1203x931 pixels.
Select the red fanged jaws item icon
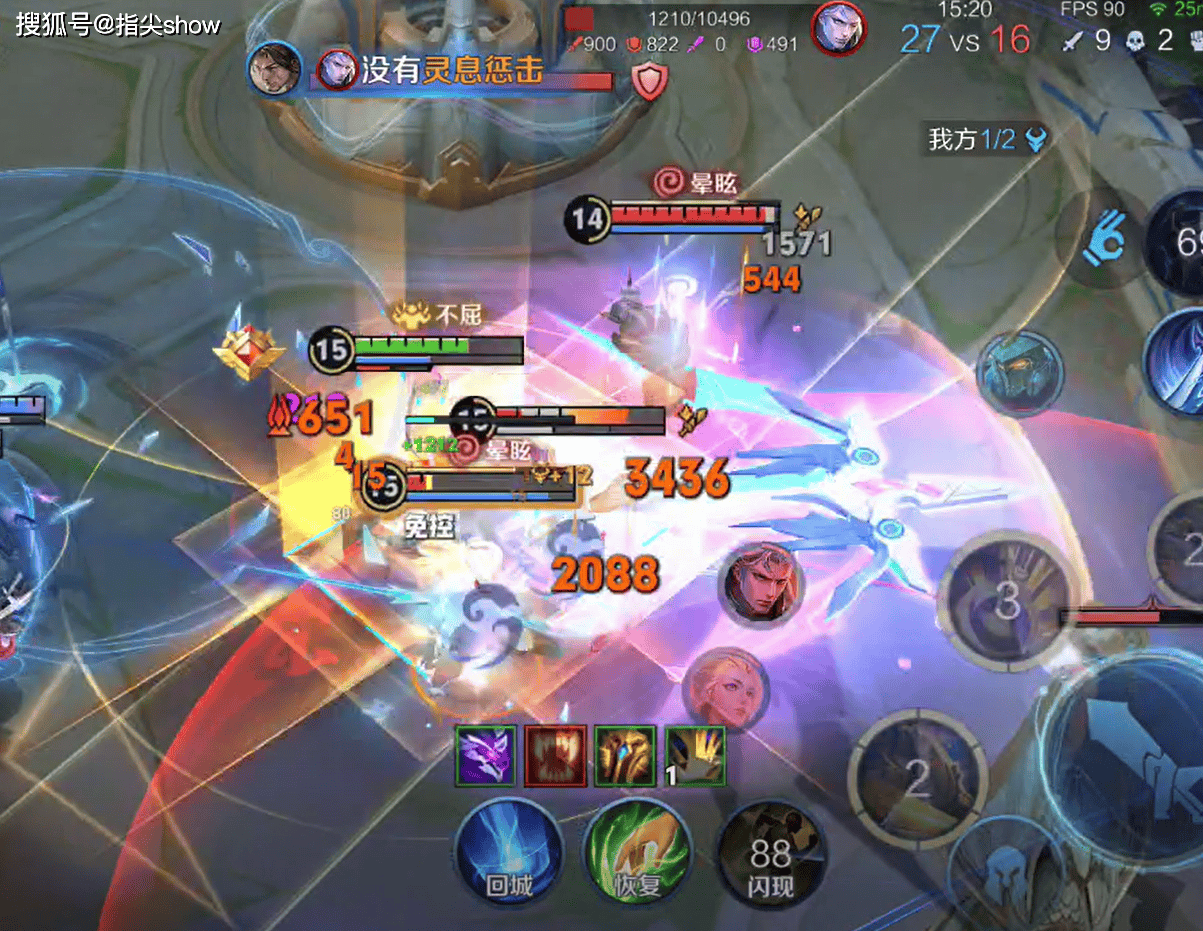[556, 755]
